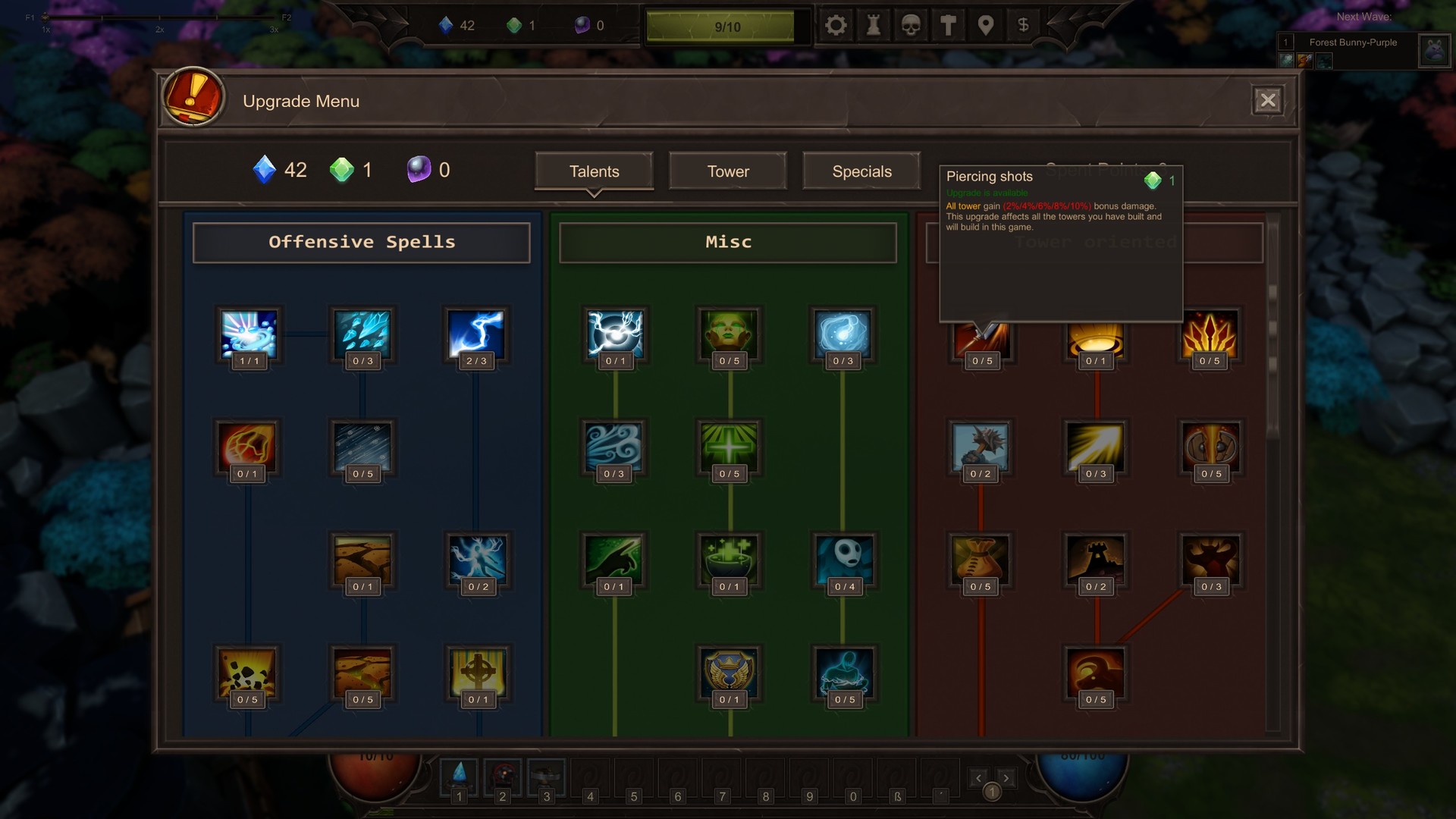Select the blizzard talent in Offensive Spells
The width and height of the screenshot is (1456, 819).
[x=362, y=450]
